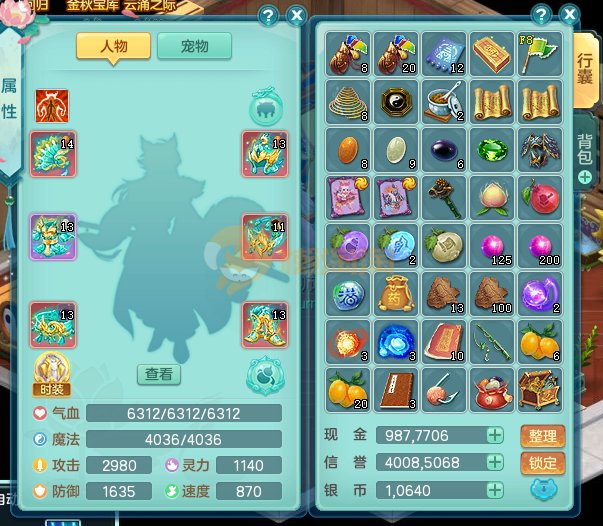Select the medicine bag marked 药
The width and height of the screenshot is (603, 526).
(x=397, y=293)
